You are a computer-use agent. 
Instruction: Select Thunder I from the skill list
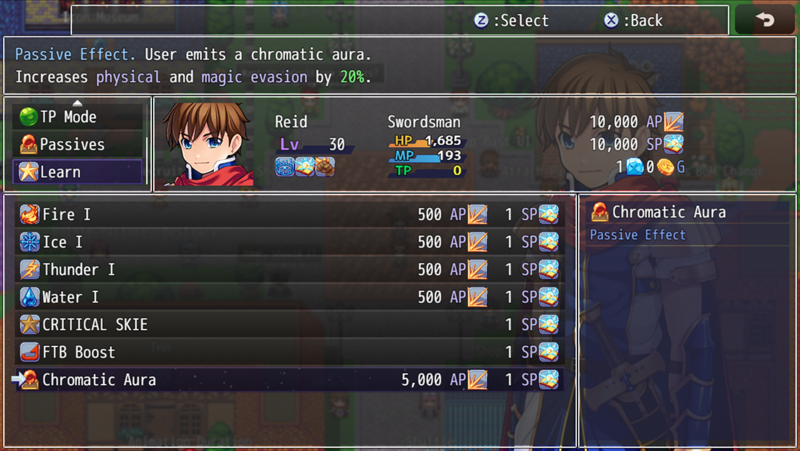coord(288,270)
